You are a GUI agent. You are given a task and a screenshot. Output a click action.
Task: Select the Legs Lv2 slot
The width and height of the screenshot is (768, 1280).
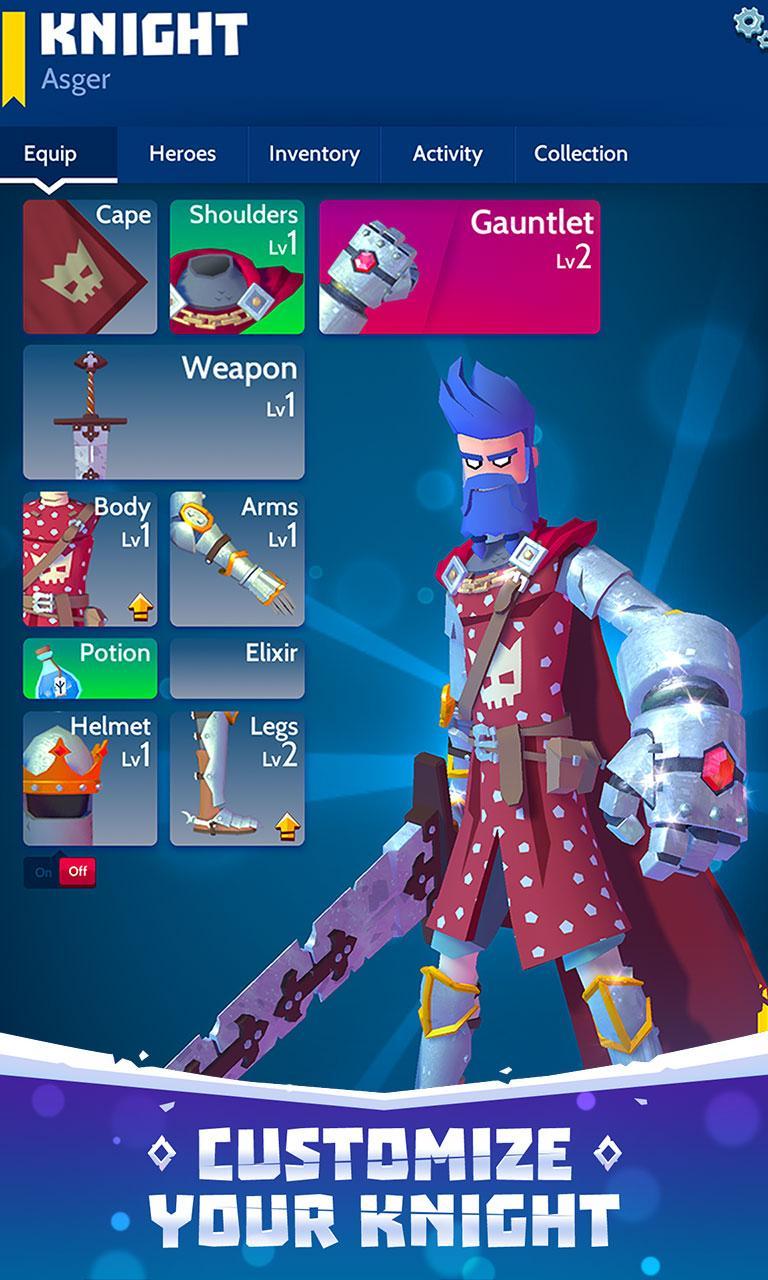pyautogui.click(x=237, y=778)
